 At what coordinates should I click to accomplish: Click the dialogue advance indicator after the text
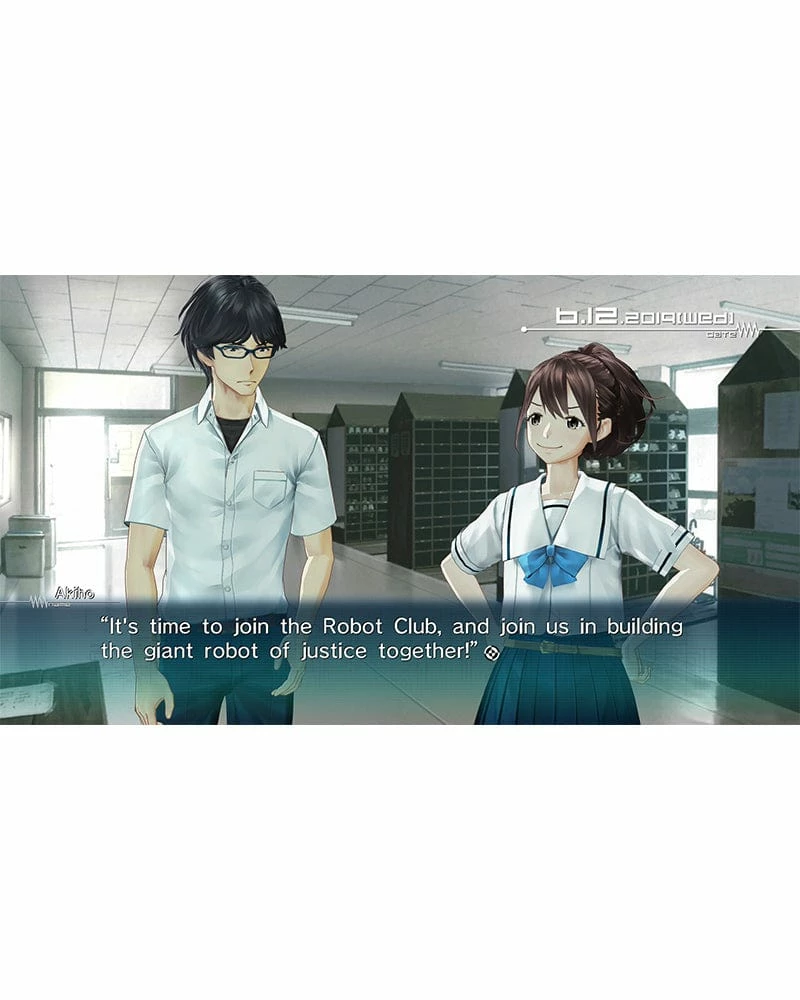[491, 653]
